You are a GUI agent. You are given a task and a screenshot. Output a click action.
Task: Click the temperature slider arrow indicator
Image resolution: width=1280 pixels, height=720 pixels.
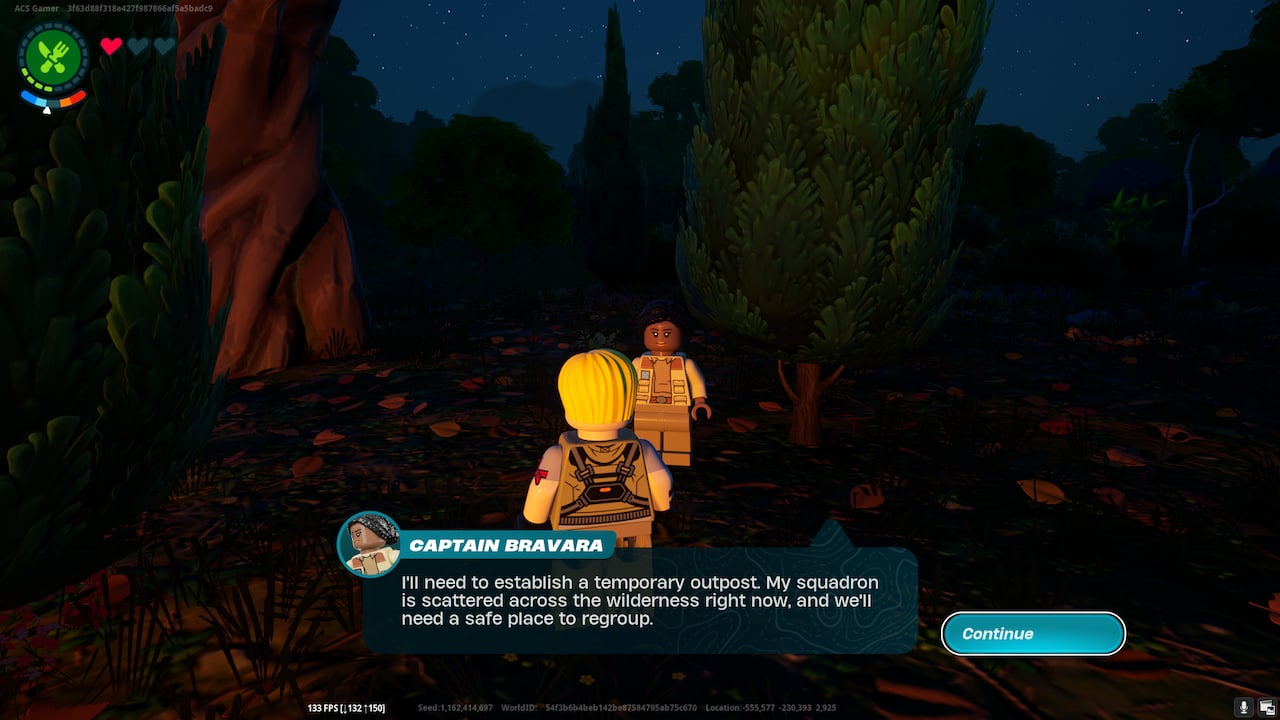(47, 110)
